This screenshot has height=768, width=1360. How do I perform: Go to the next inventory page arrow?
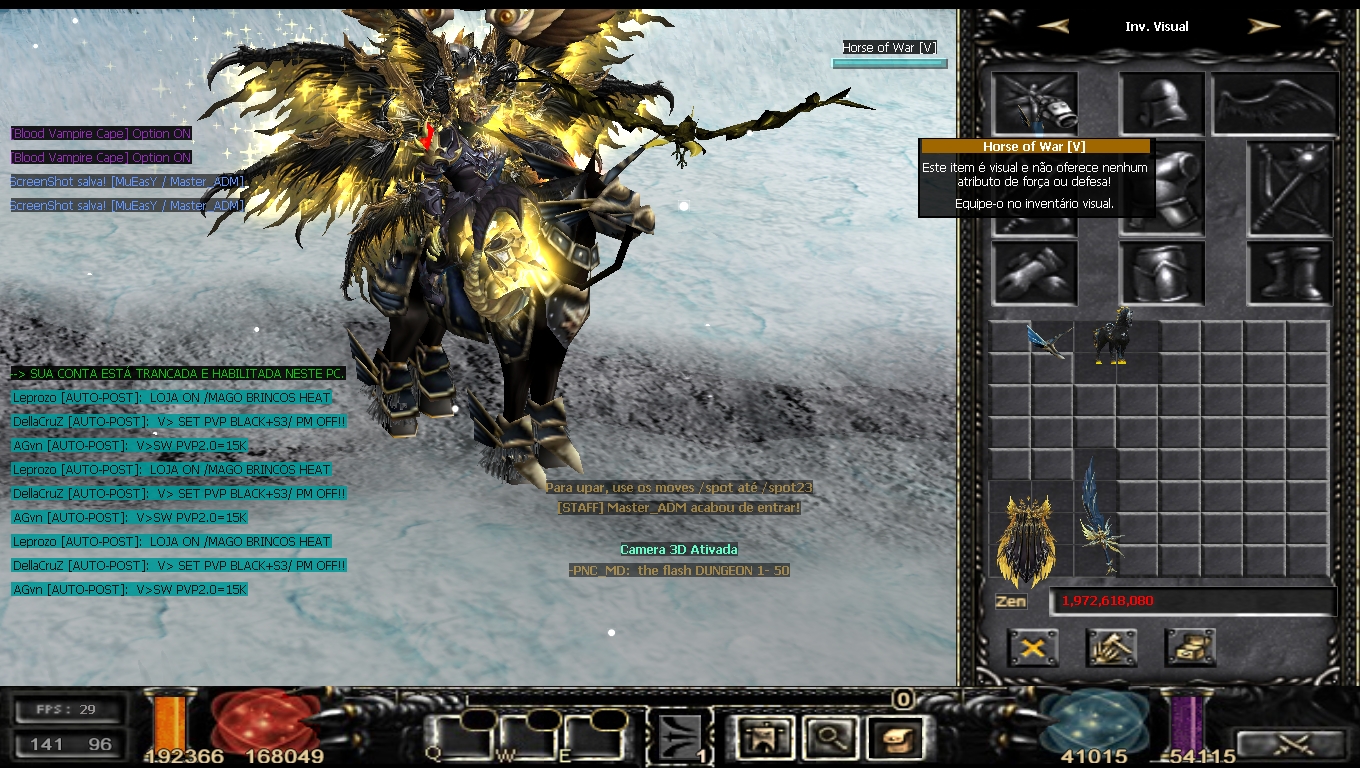click(1264, 26)
